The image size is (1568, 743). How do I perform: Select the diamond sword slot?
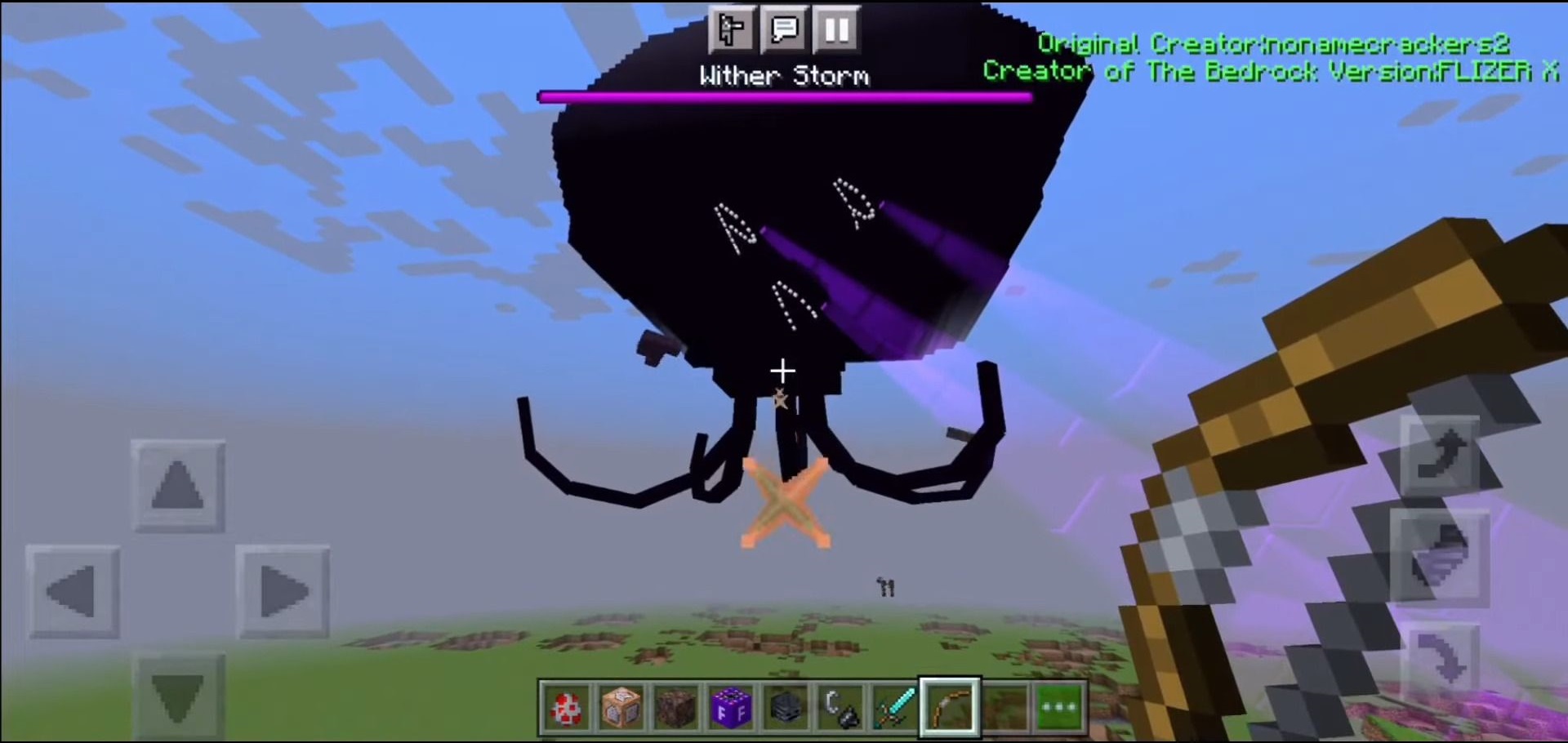[894, 707]
